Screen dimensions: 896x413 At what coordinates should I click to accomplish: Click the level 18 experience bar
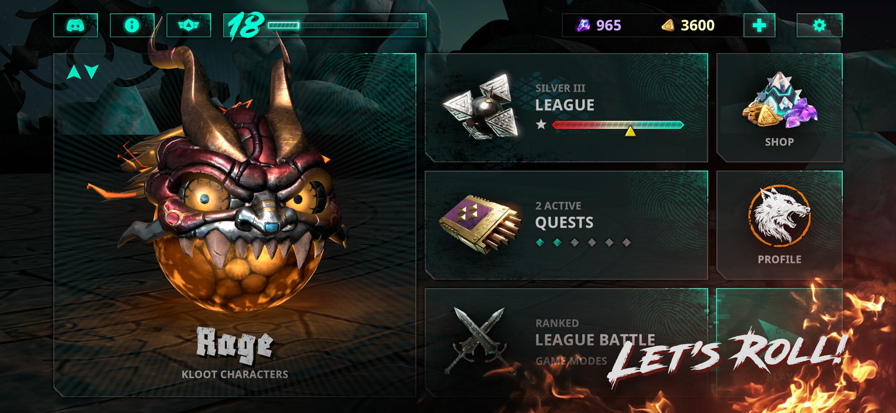tap(324, 25)
